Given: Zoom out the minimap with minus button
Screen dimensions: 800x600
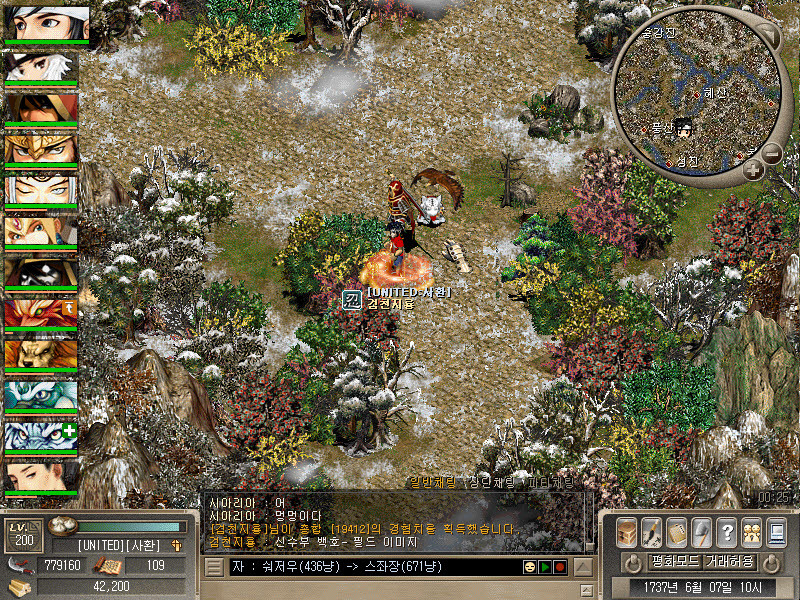Looking at the screenshot, I should (772, 154).
